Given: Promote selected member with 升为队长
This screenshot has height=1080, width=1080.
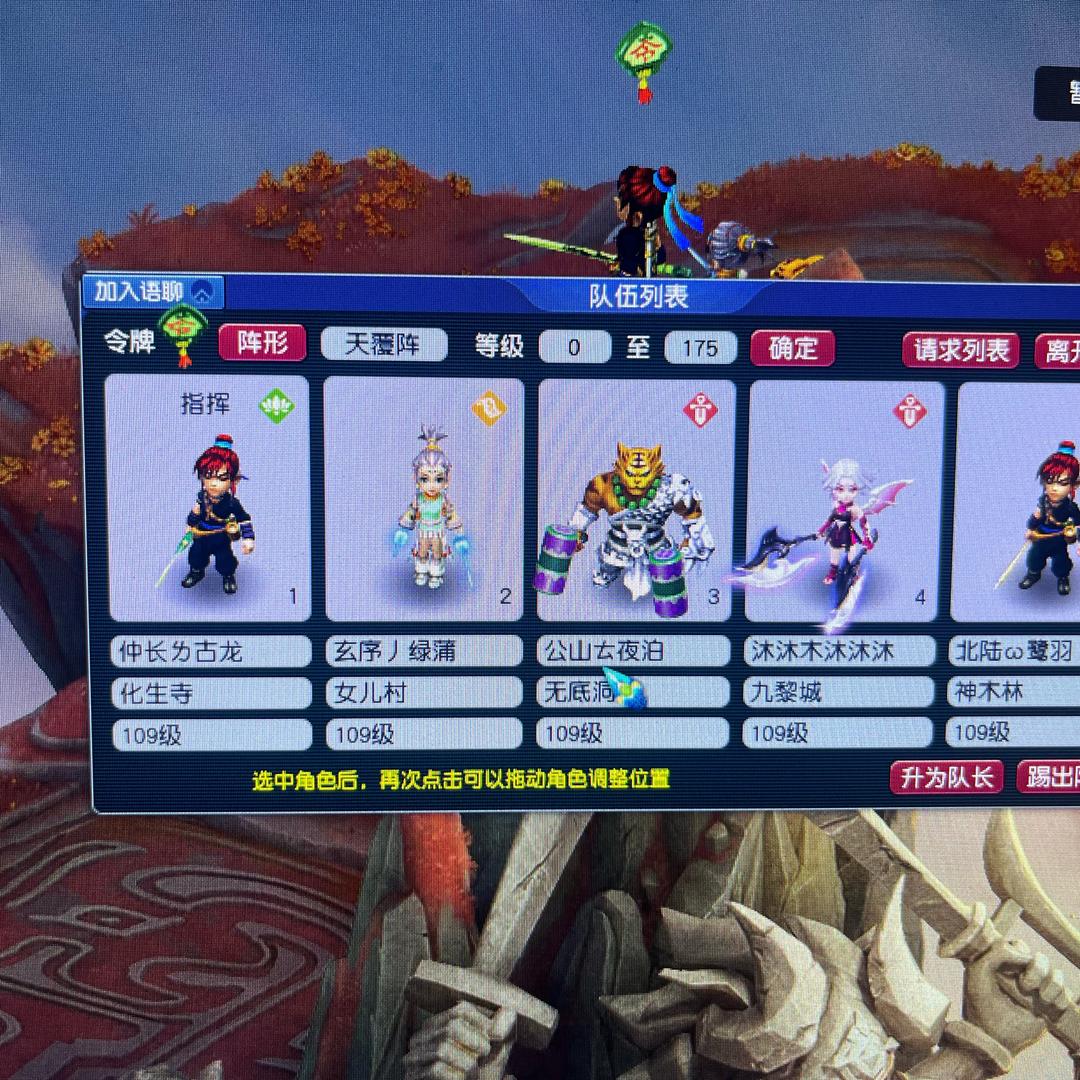Looking at the screenshot, I should [946, 778].
